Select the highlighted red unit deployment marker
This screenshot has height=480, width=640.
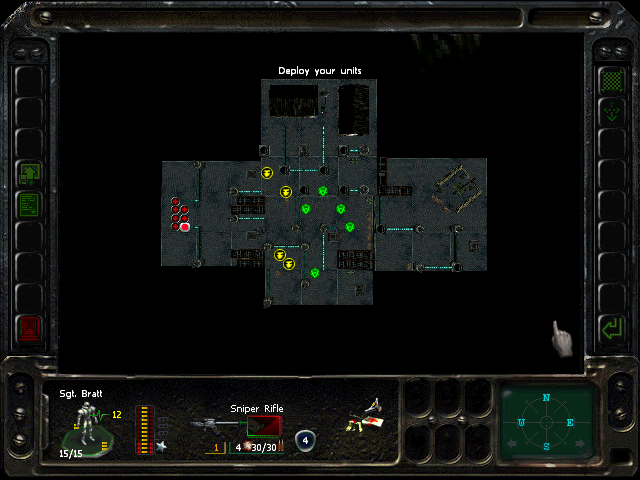point(185,227)
